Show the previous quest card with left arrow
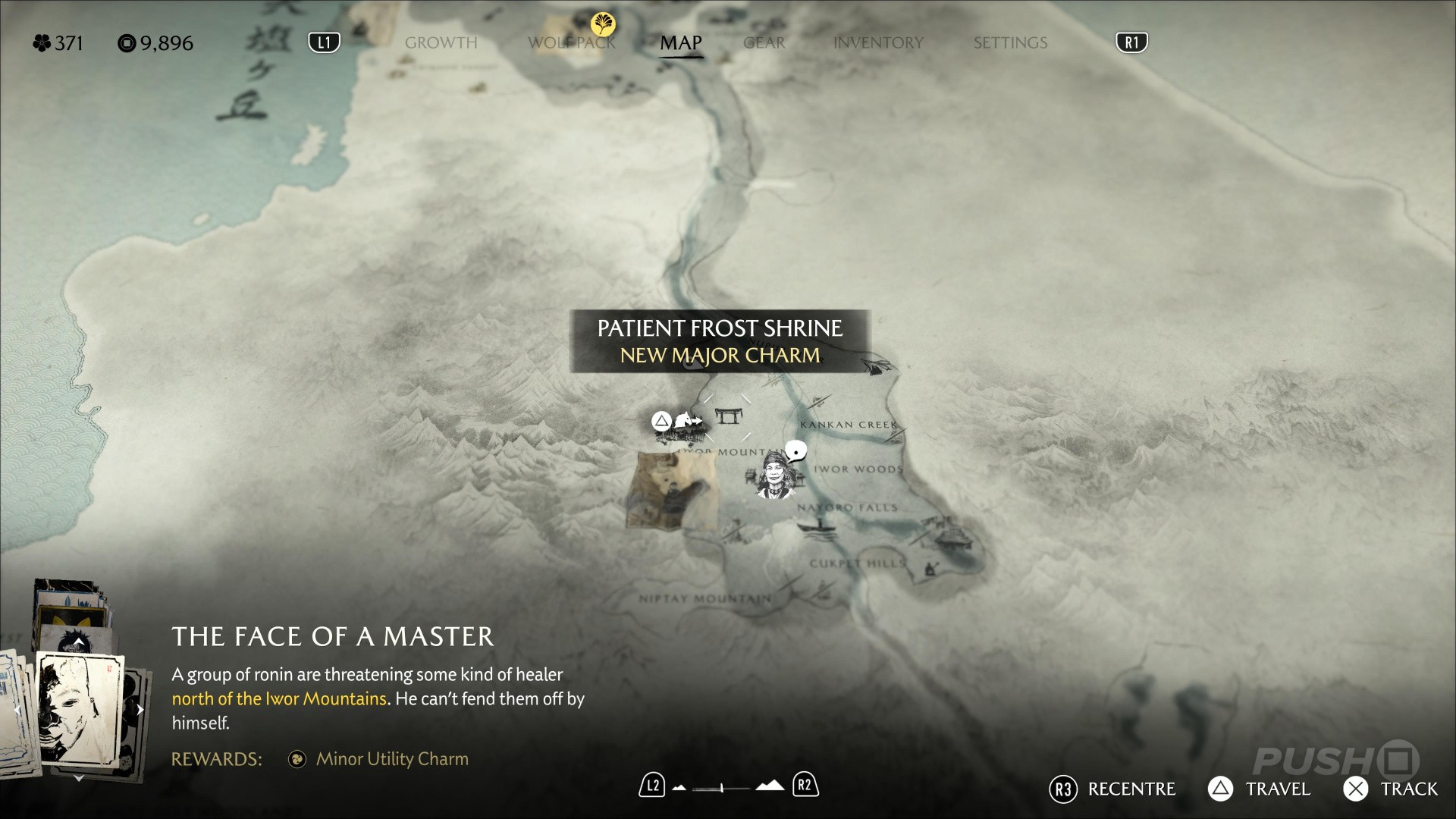1456x819 pixels. [x=17, y=711]
